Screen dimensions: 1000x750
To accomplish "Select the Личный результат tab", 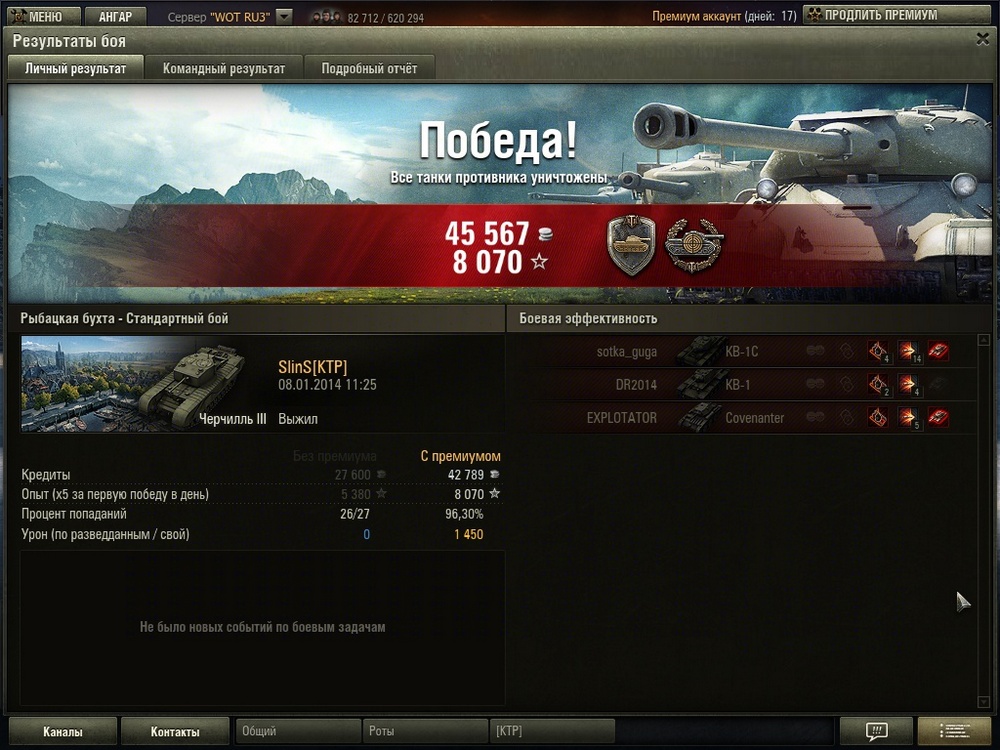I will (76, 69).
